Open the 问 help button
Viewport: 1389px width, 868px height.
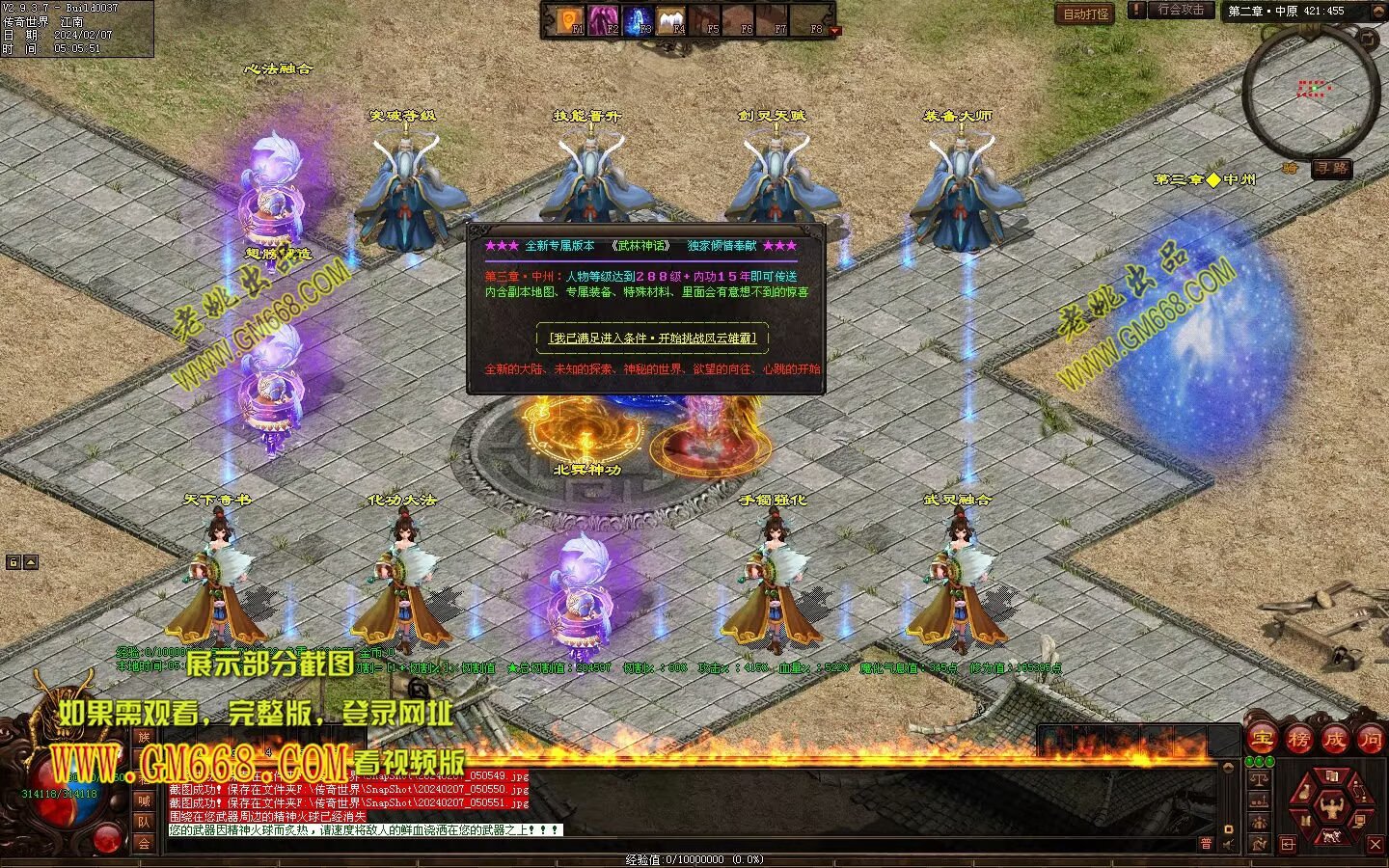(x=1370, y=740)
